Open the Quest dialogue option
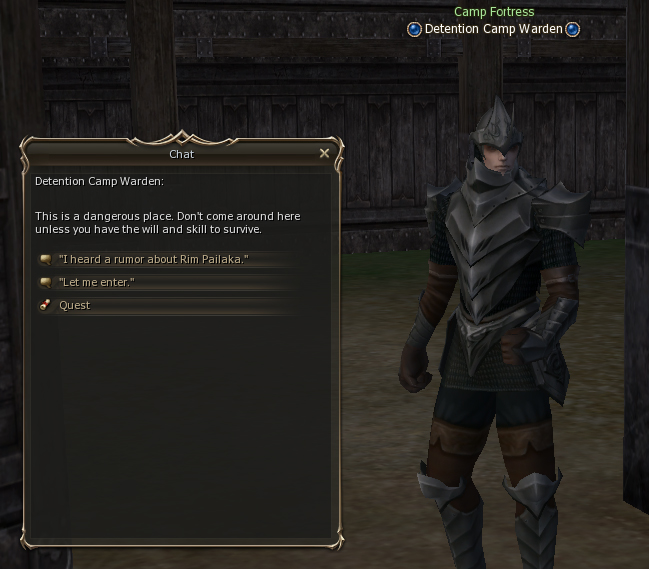 click(74, 305)
